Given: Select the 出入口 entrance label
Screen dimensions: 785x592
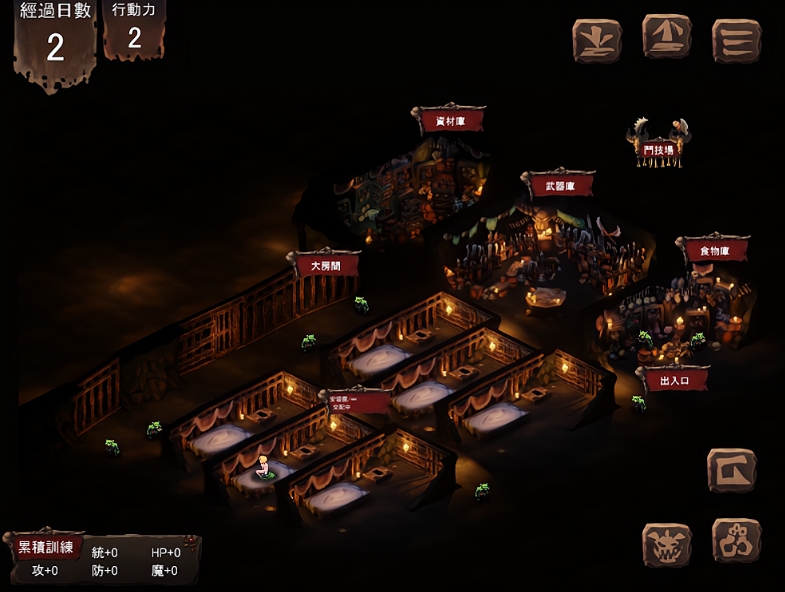Looking at the screenshot, I should (672, 381).
